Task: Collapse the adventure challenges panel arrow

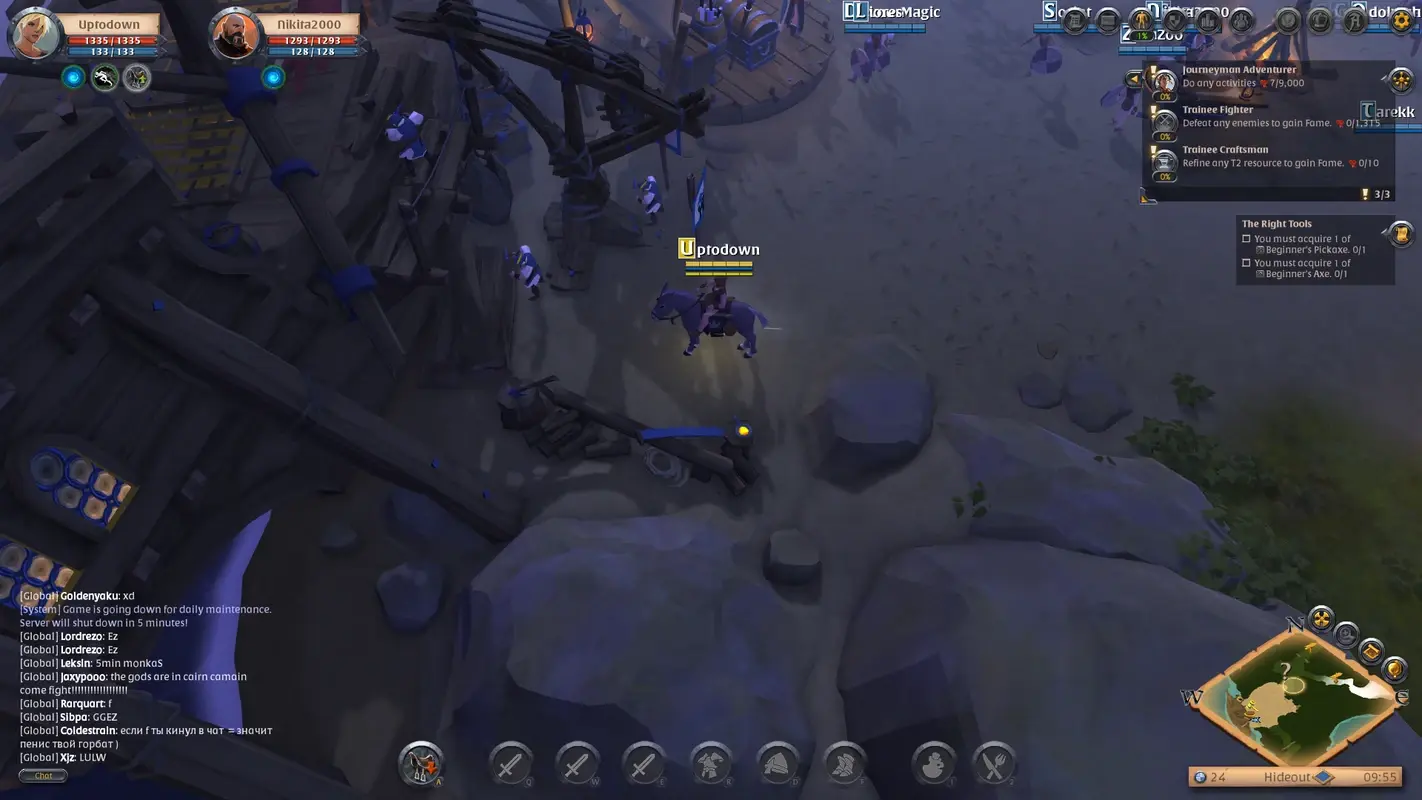Action: [x=1135, y=78]
